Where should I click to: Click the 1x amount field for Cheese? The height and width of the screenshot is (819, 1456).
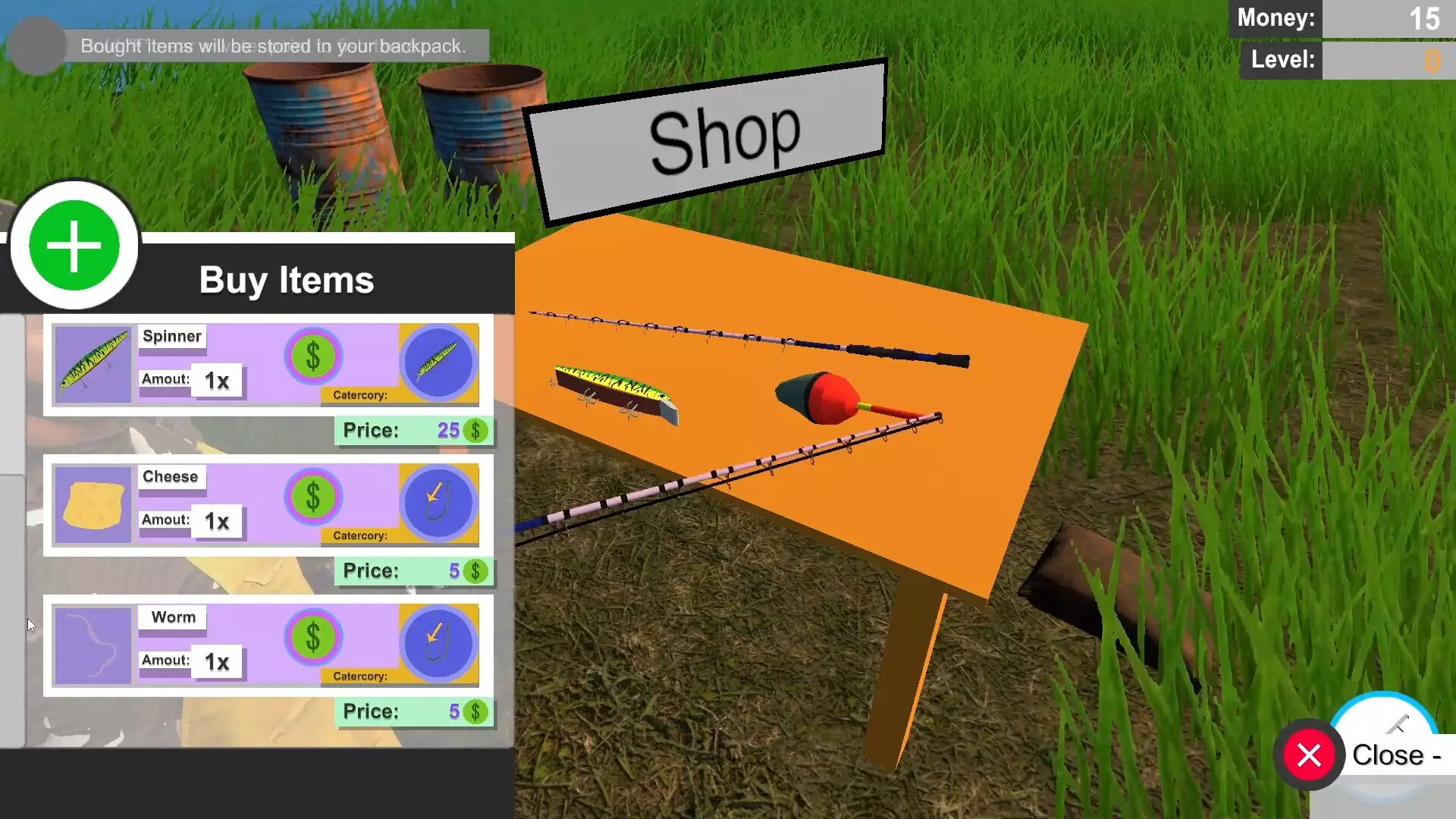pos(216,521)
